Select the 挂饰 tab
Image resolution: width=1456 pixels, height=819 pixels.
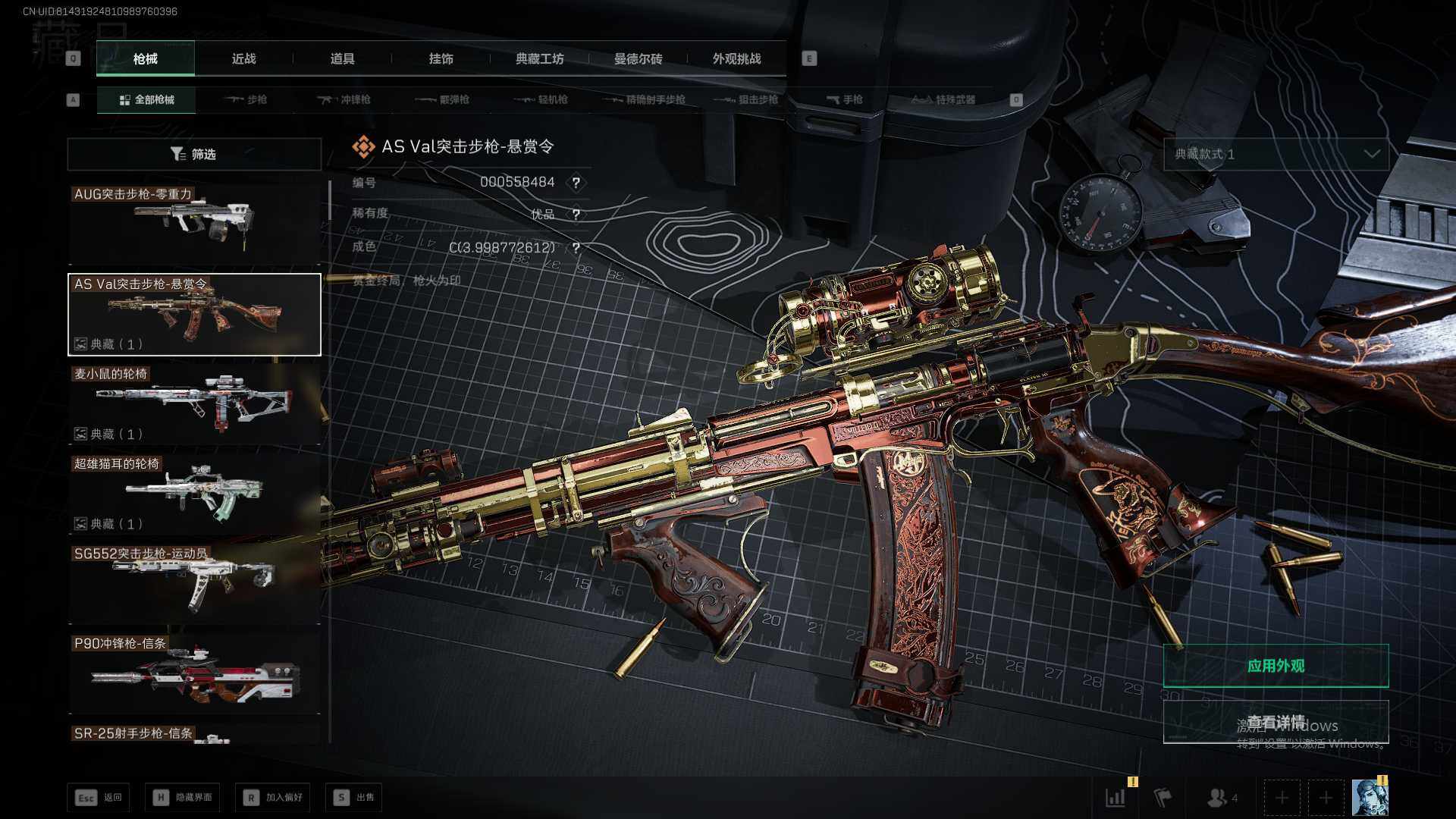point(441,59)
